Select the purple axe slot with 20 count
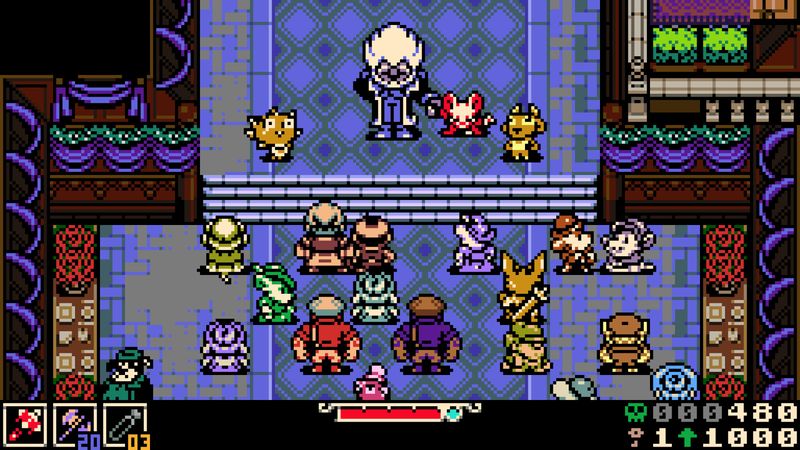Screen dimensions: 800x450 (x=75, y=425)
